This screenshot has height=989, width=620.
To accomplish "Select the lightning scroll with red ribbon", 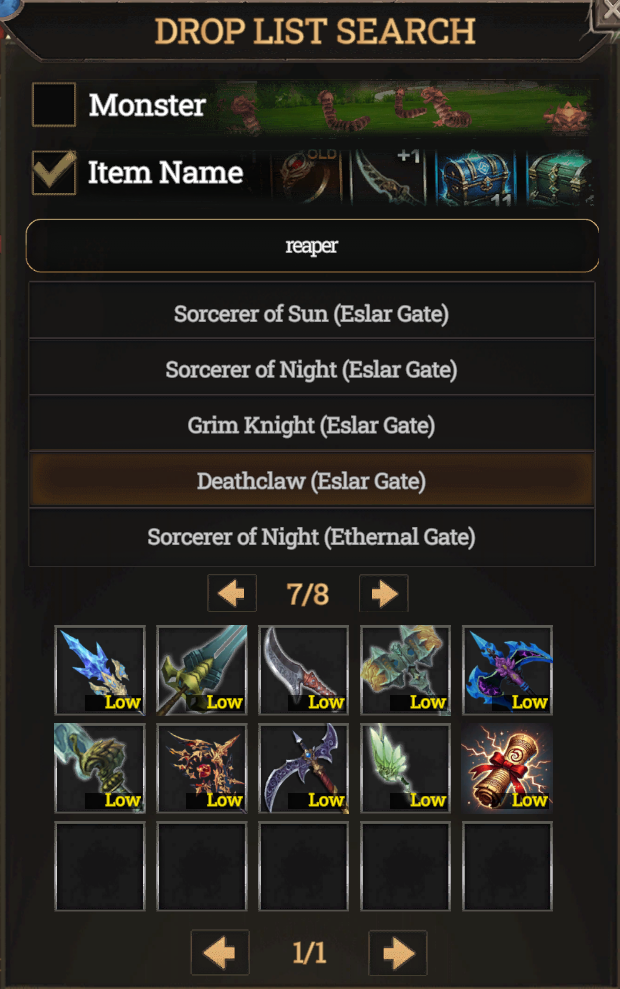I will point(508,768).
